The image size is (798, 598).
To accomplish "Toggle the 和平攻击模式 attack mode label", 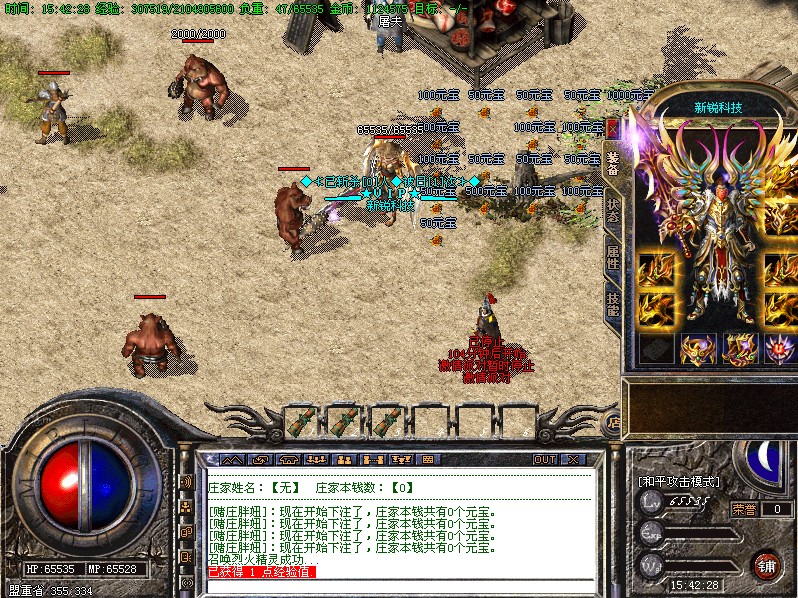I will [679, 481].
